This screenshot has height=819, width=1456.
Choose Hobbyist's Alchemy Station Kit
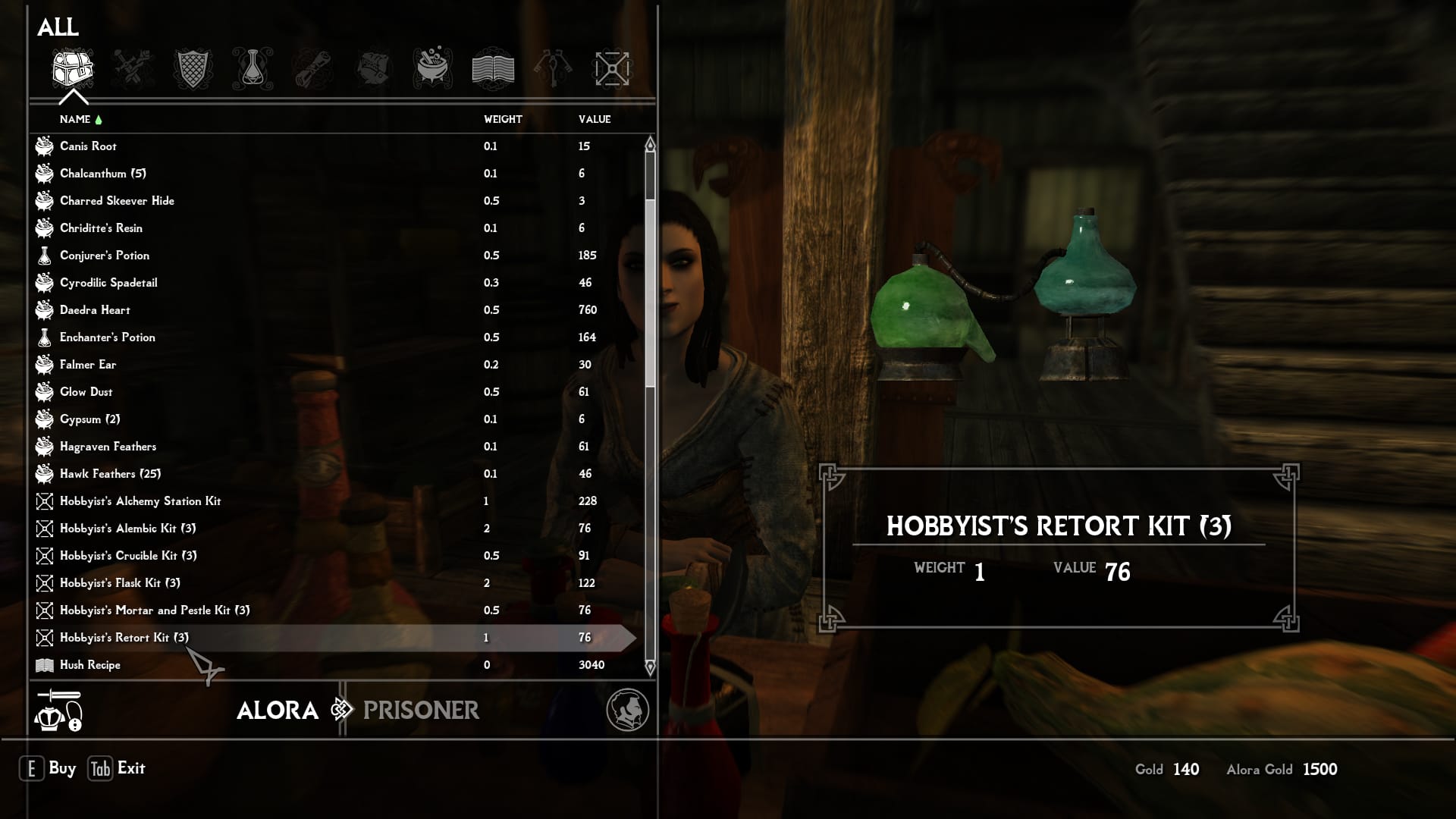[140, 501]
